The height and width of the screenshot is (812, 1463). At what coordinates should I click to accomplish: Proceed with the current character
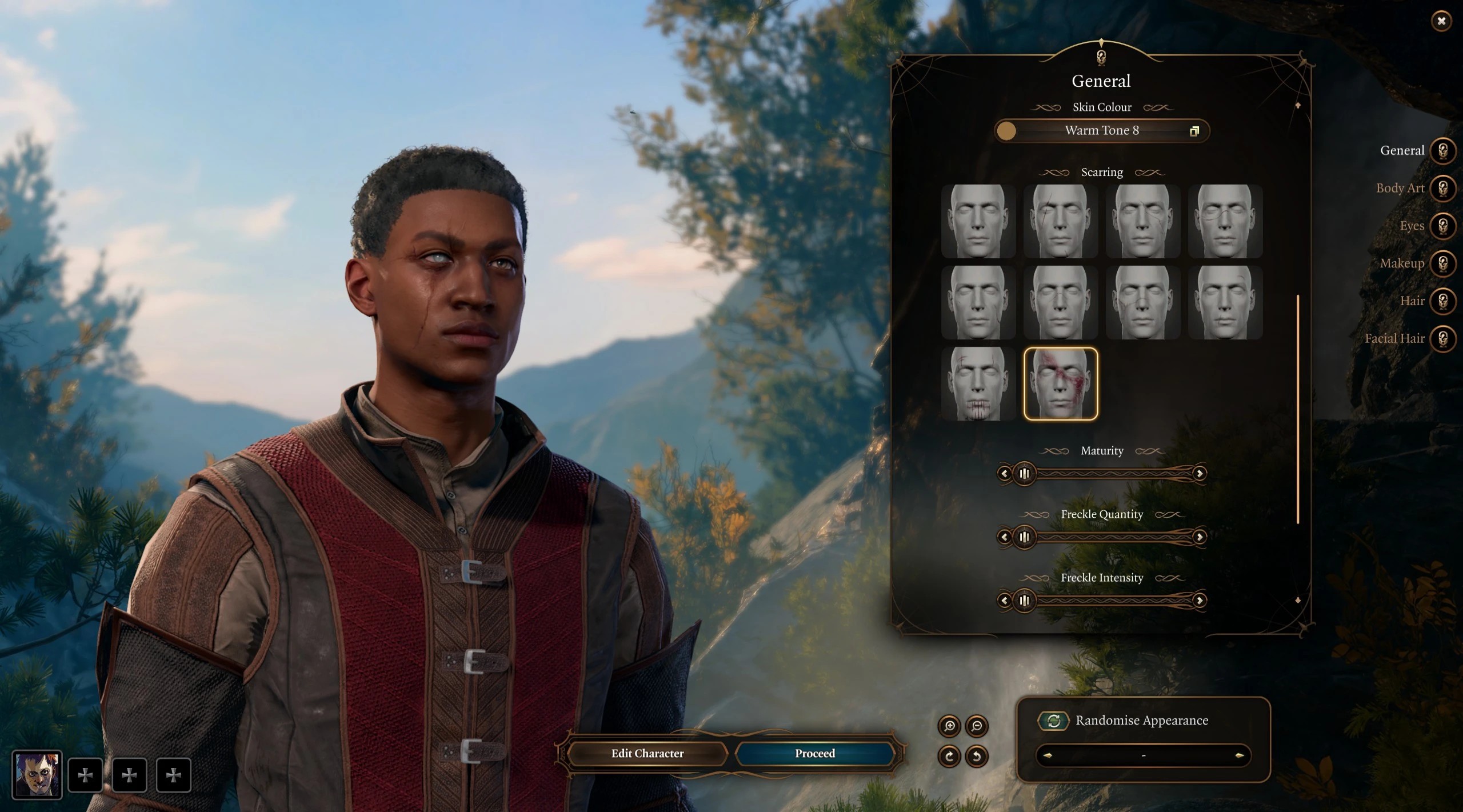(814, 754)
